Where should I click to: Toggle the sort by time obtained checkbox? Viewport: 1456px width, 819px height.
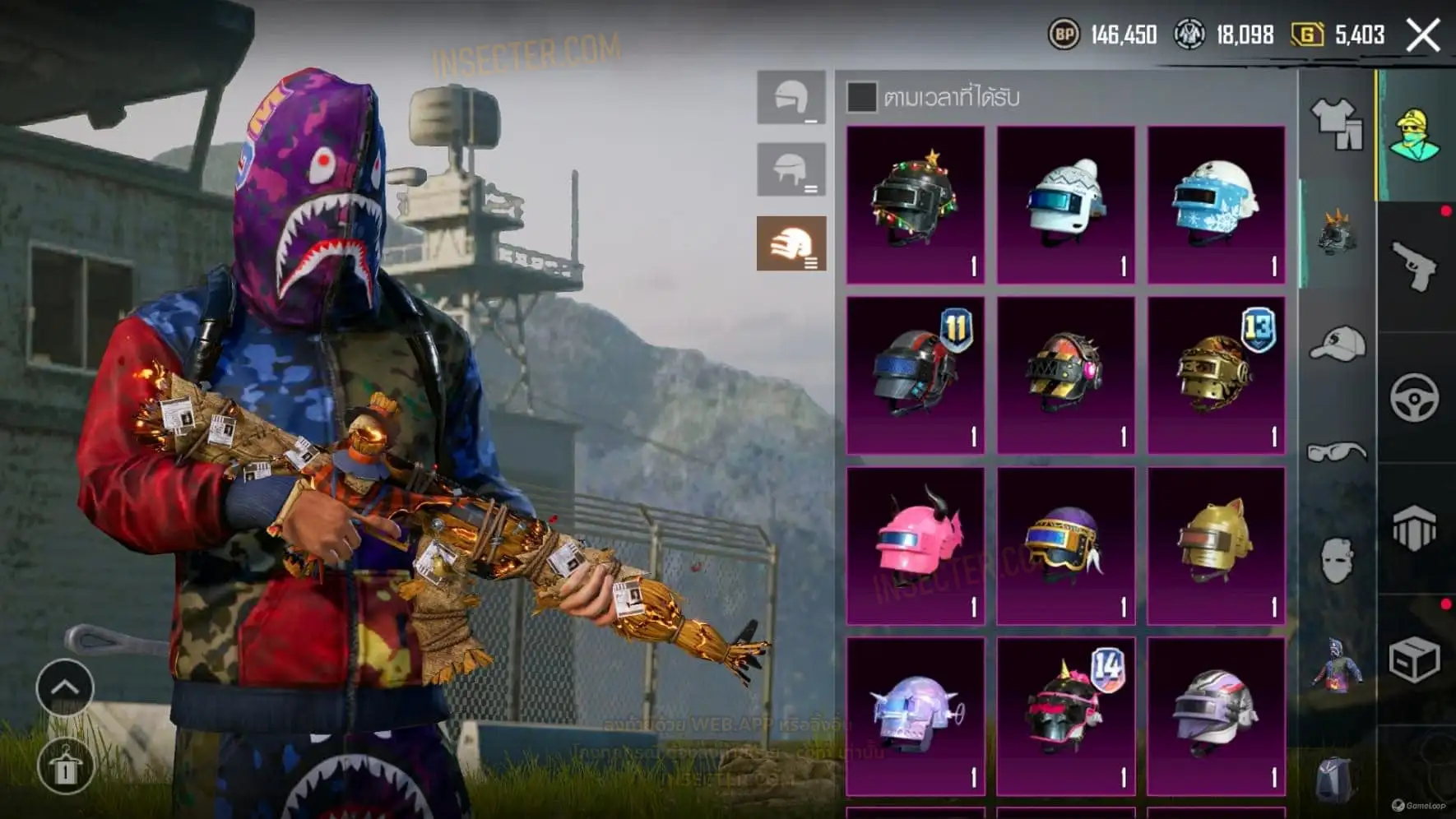coord(861,97)
